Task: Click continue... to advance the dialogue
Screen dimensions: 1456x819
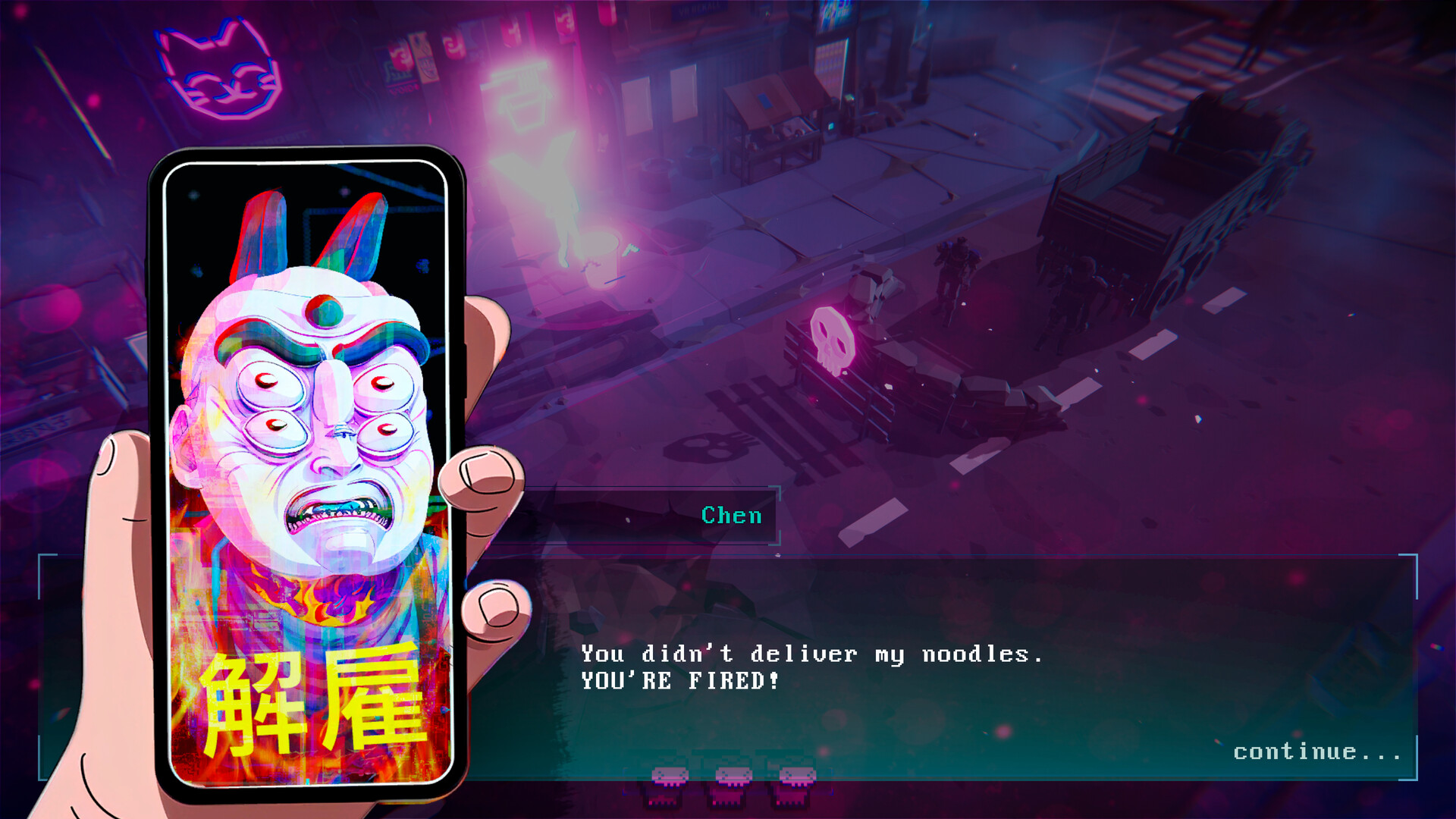Action: [x=1317, y=752]
